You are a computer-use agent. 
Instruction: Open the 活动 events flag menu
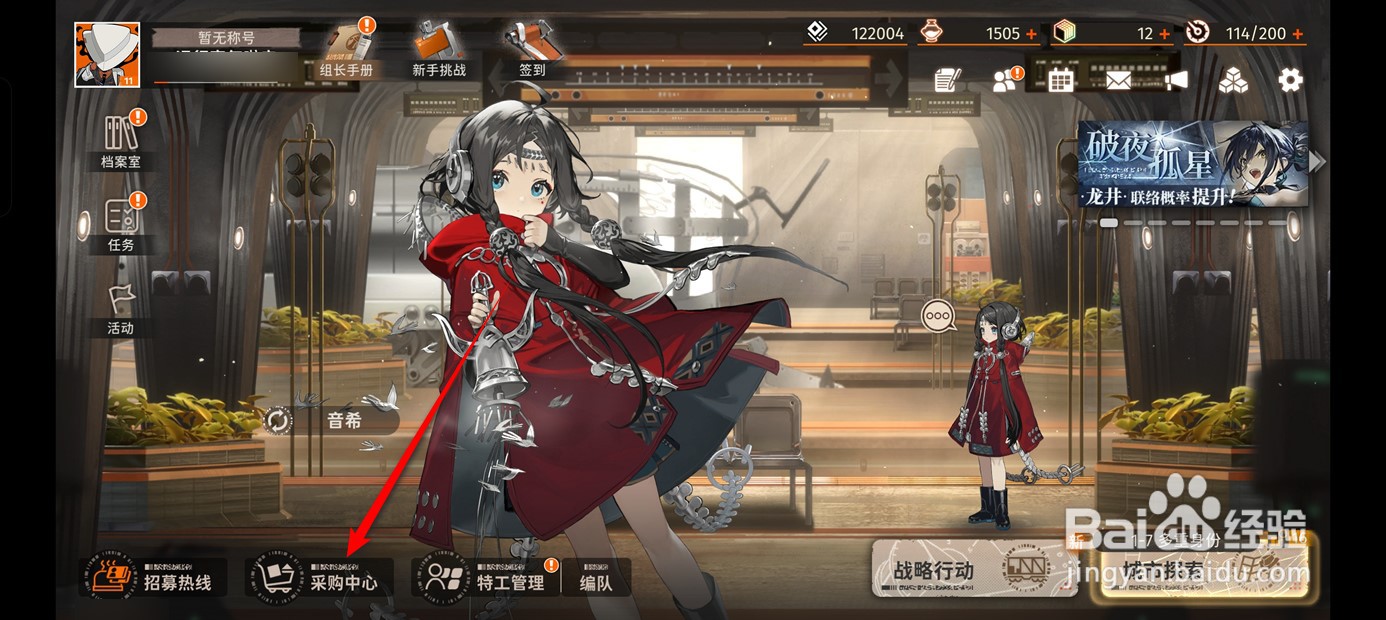(x=121, y=308)
